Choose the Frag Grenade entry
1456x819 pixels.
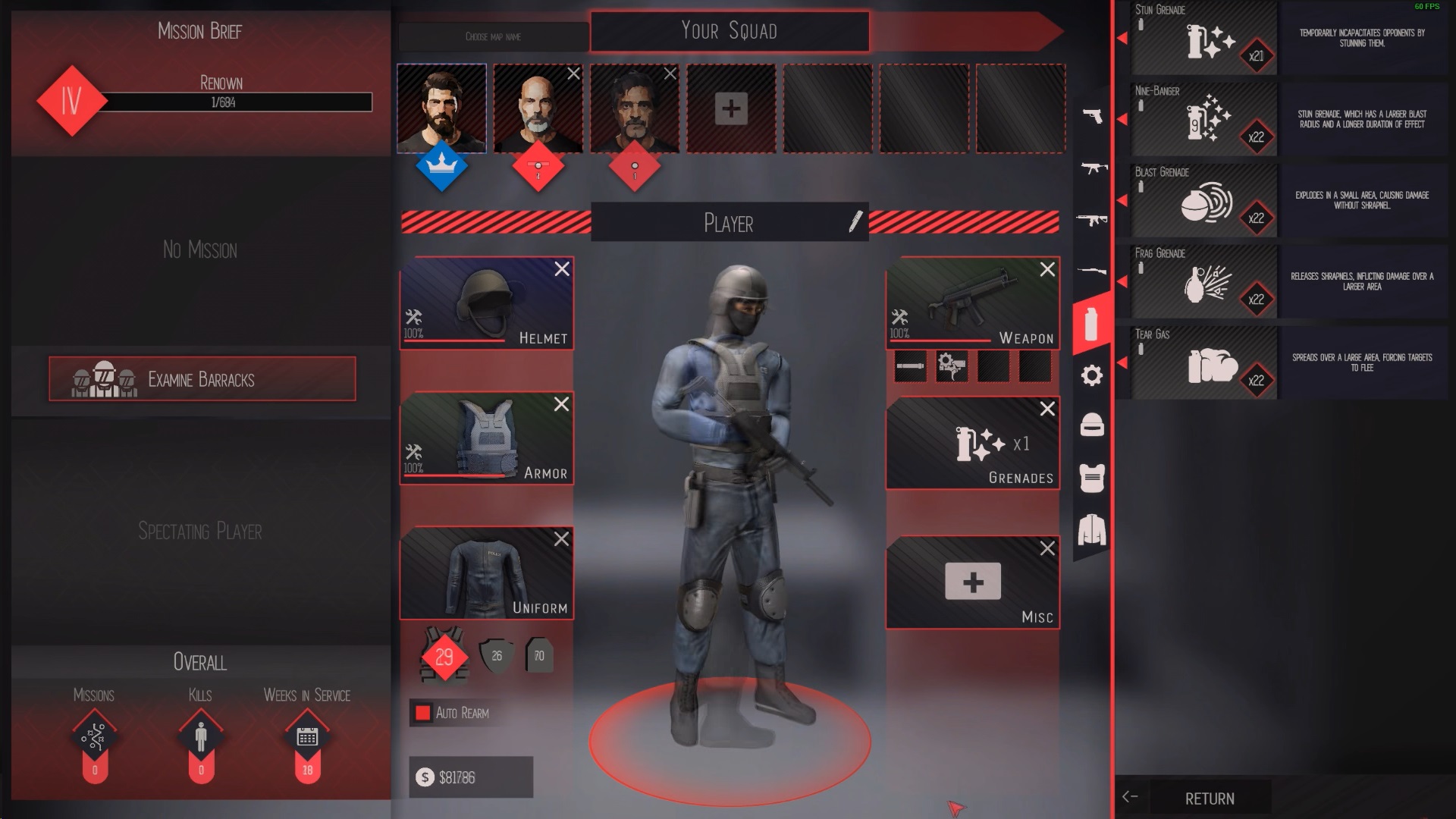1204,283
